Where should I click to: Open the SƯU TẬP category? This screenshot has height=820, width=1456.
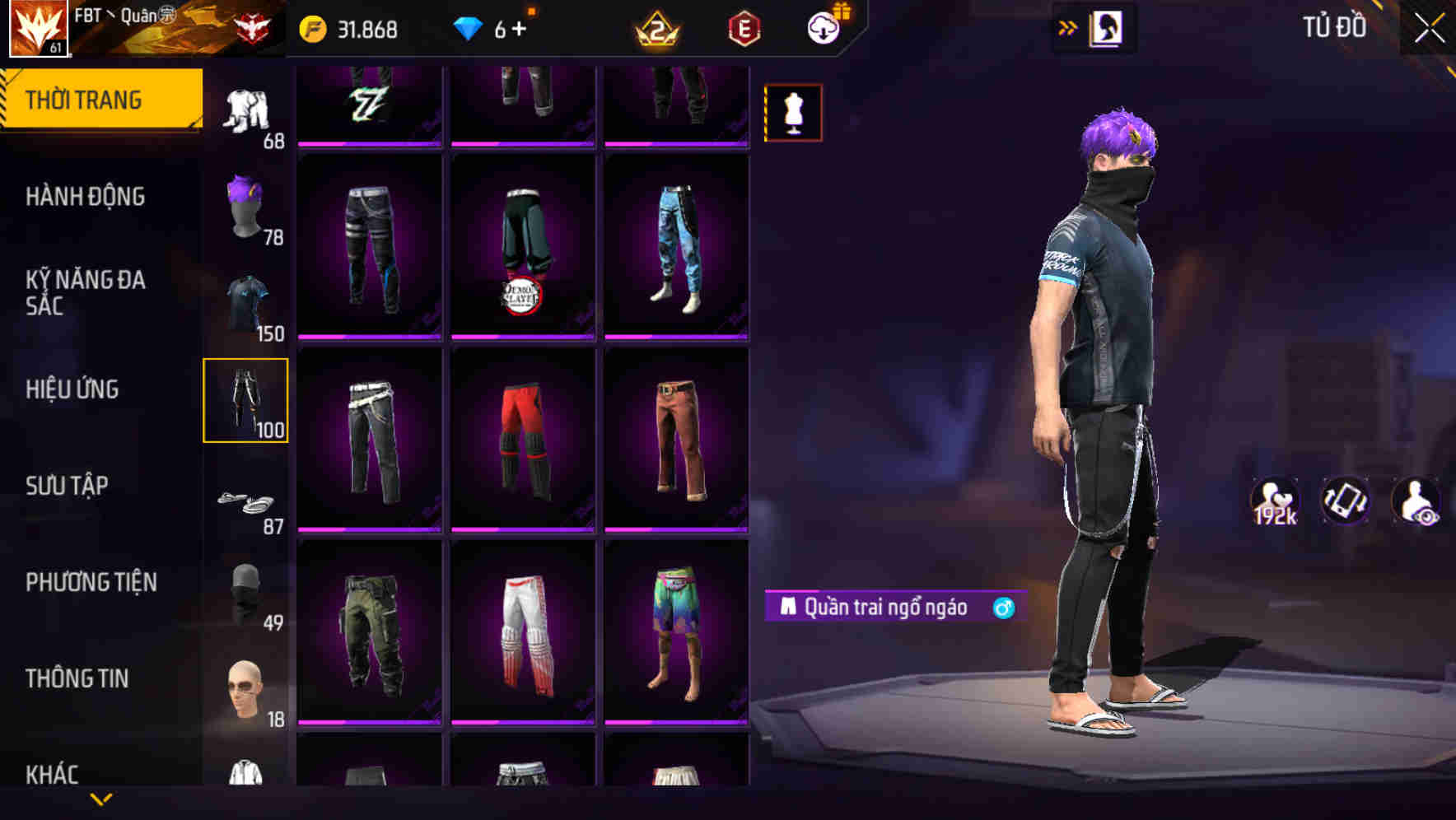(69, 486)
